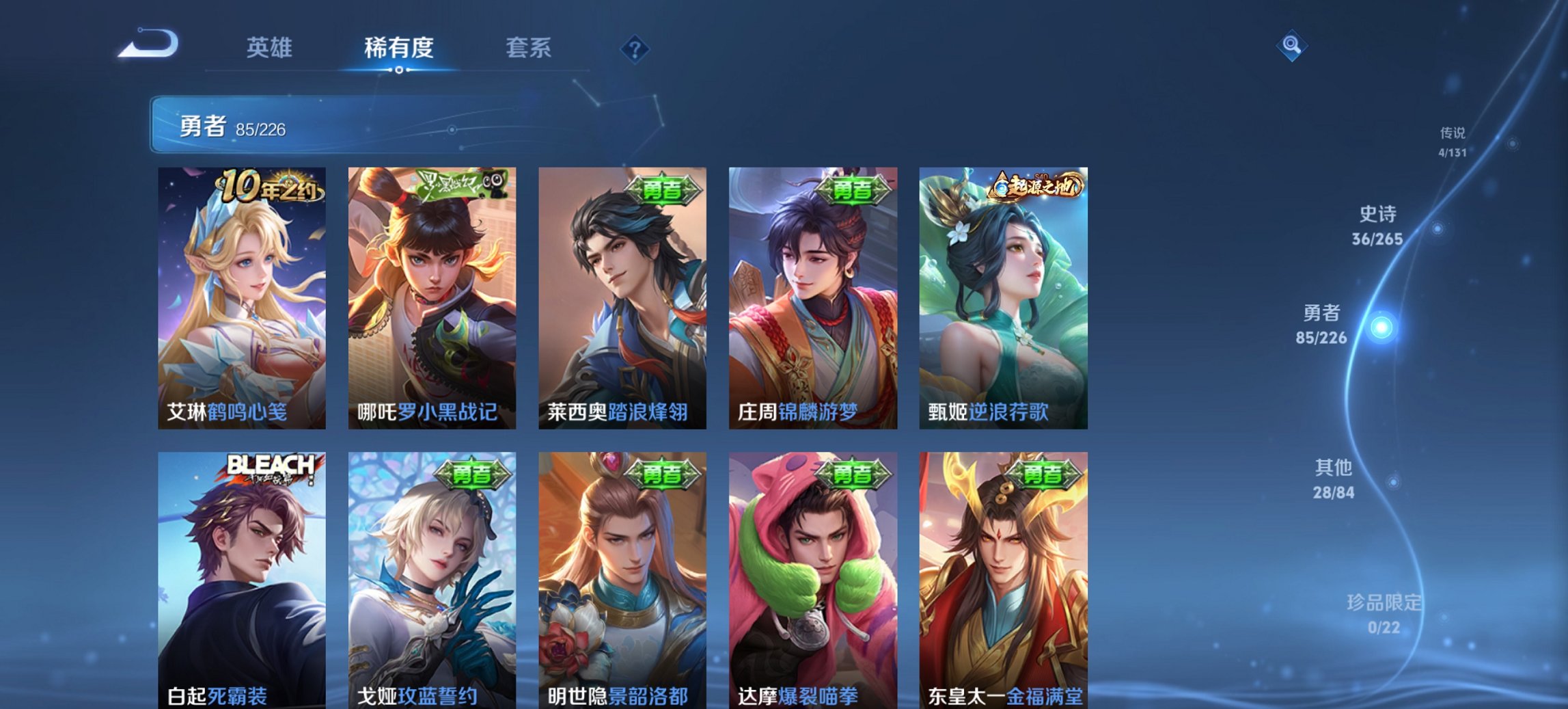Open the help question mark icon

[x=635, y=48]
